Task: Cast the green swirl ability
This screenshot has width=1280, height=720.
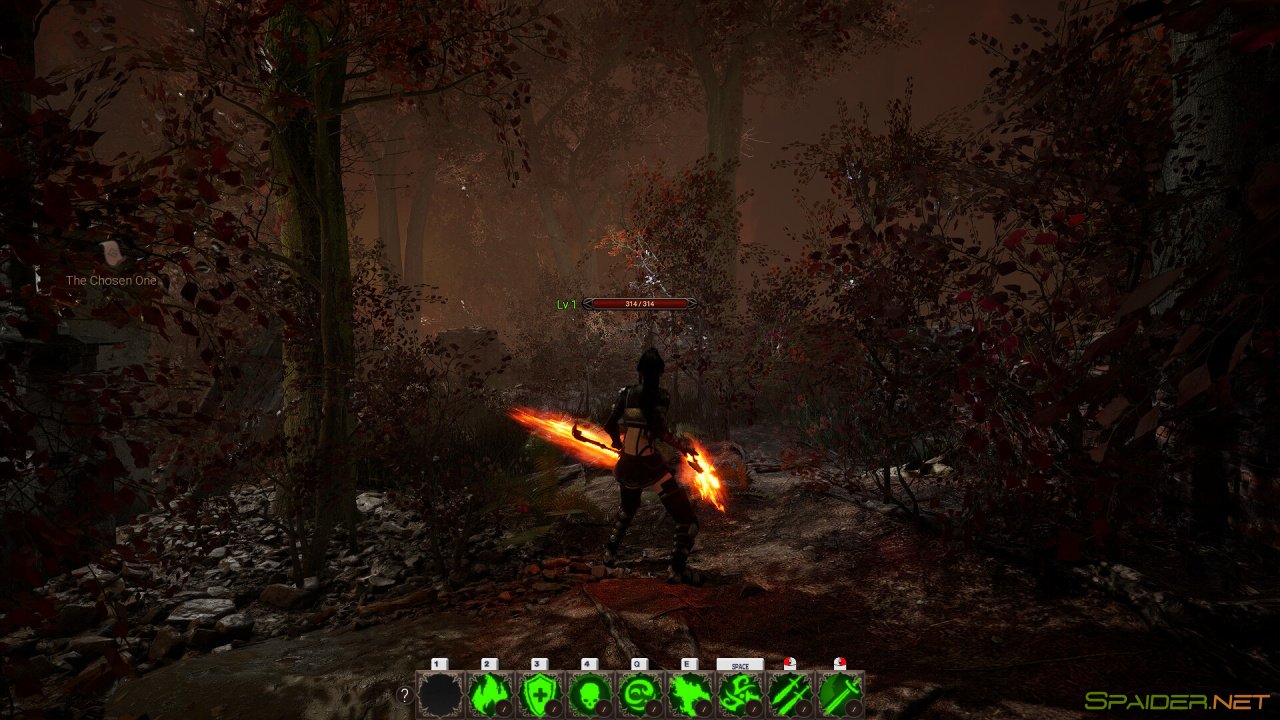Action: (x=640, y=694)
